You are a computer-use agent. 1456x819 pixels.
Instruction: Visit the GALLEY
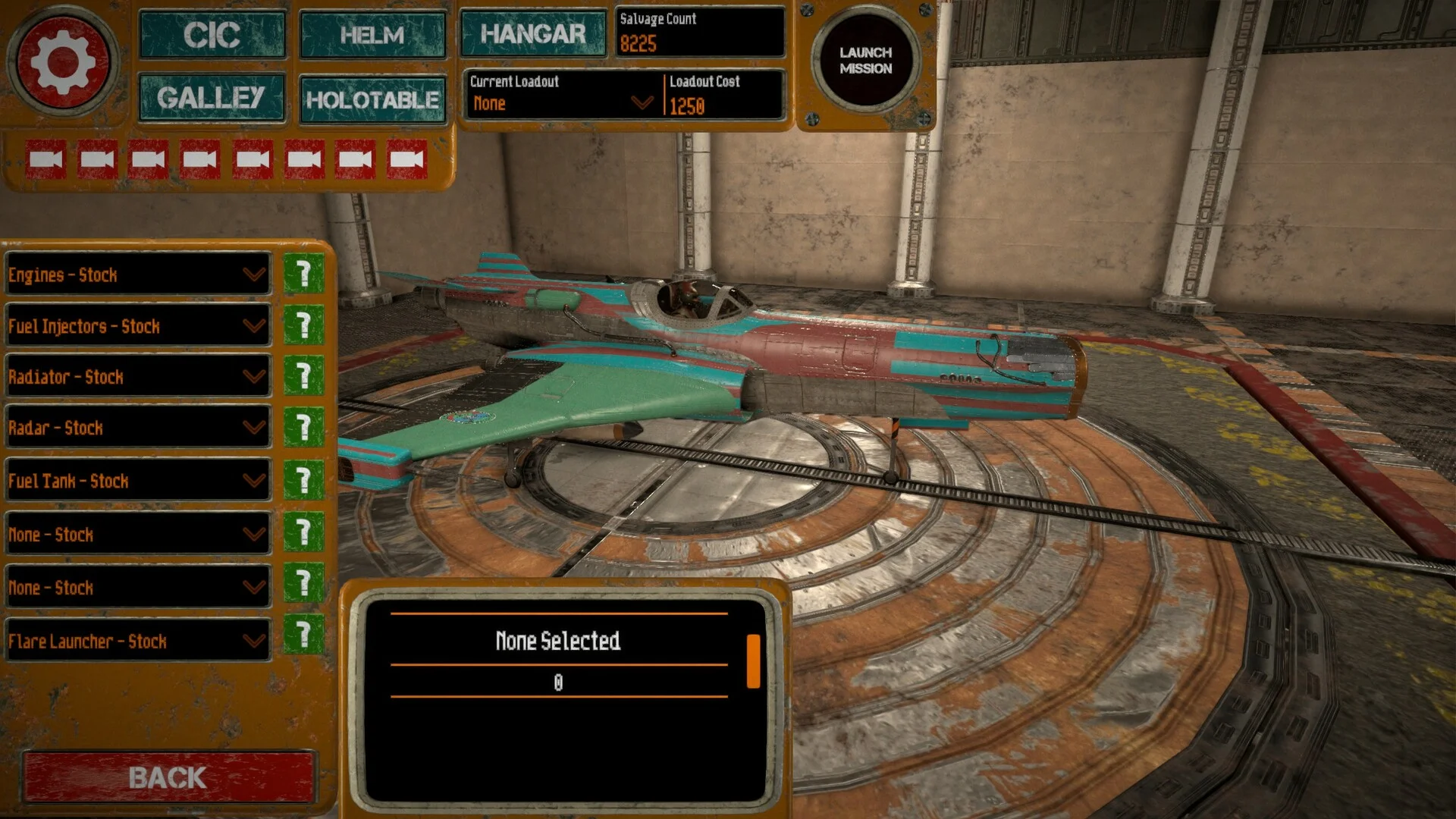(212, 98)
